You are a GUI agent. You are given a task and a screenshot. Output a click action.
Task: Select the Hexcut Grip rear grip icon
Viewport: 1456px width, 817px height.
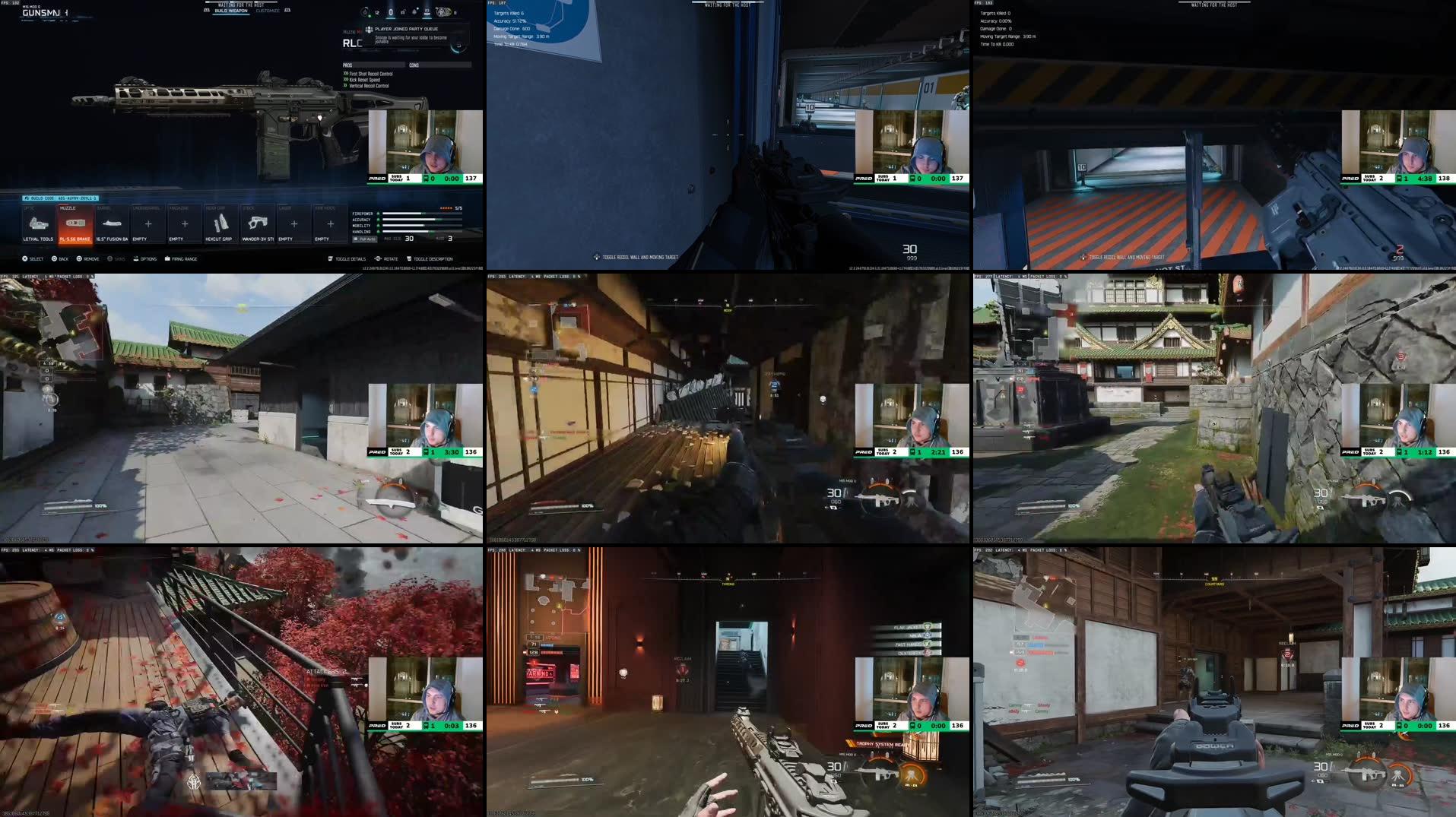pos(220,223)
